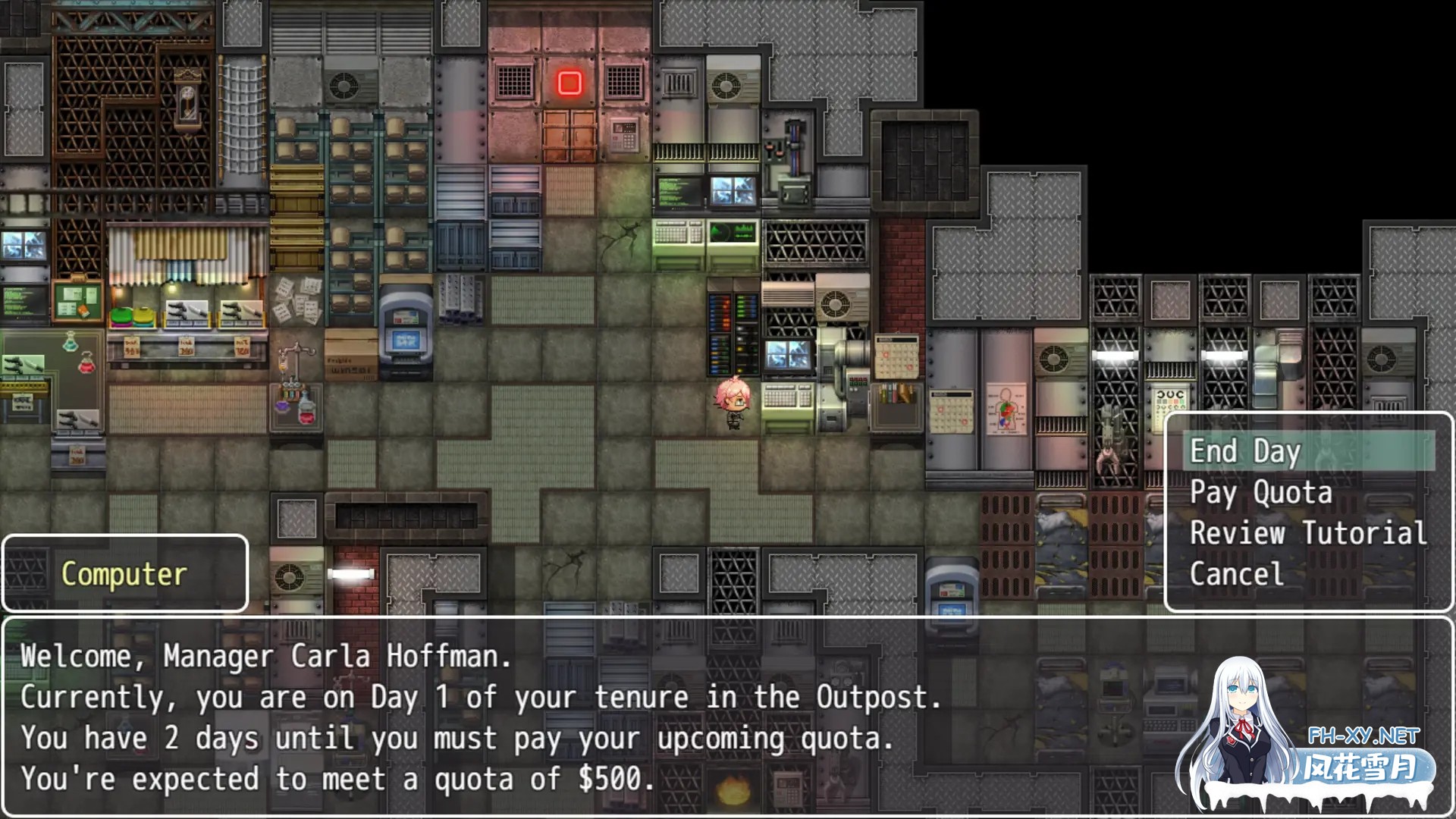Choose "Pay Quota" from the menu

click(x=1259, y=491)
